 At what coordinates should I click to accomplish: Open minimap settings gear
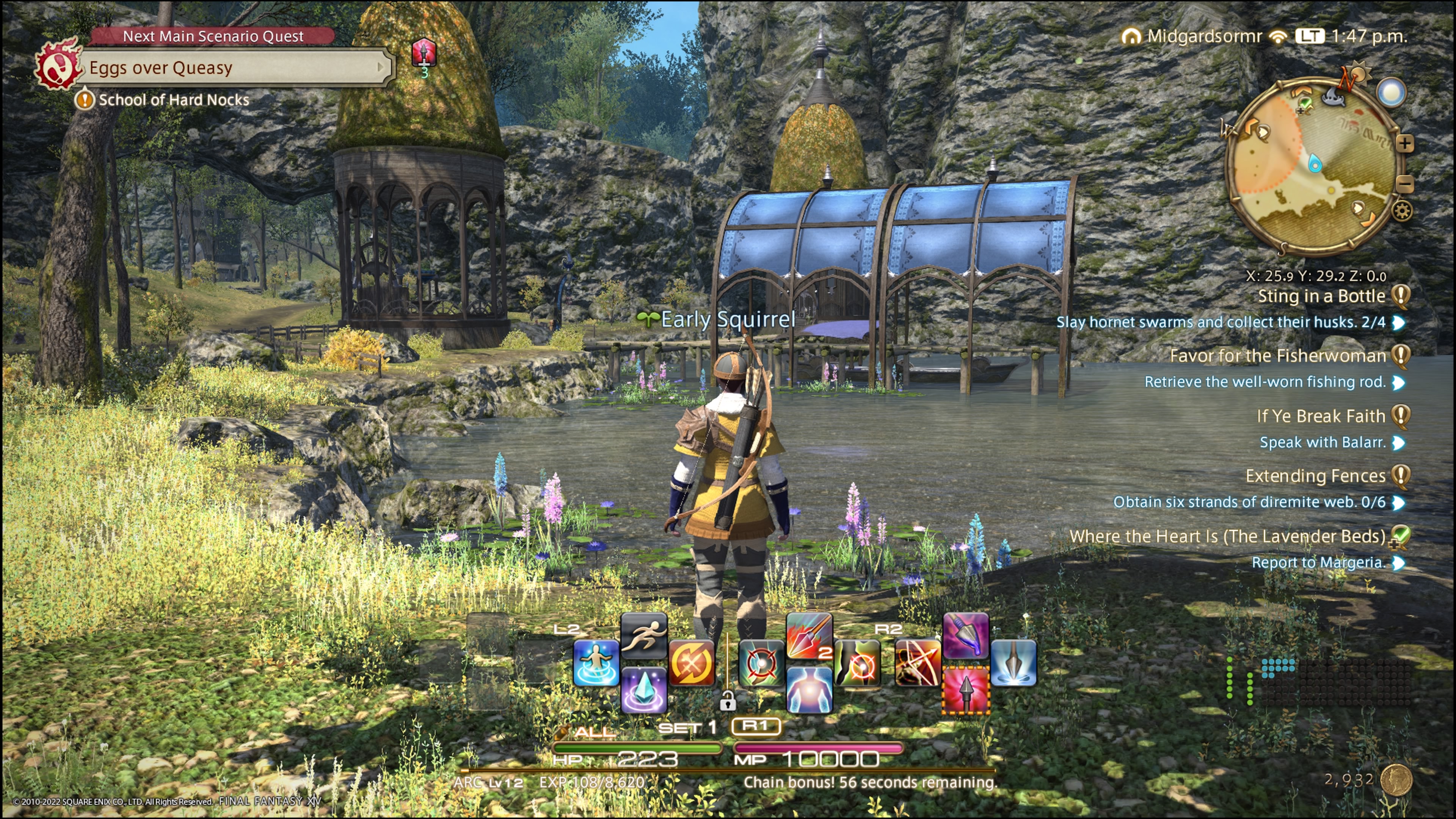pyautogui.click(x=1402, y=212)
